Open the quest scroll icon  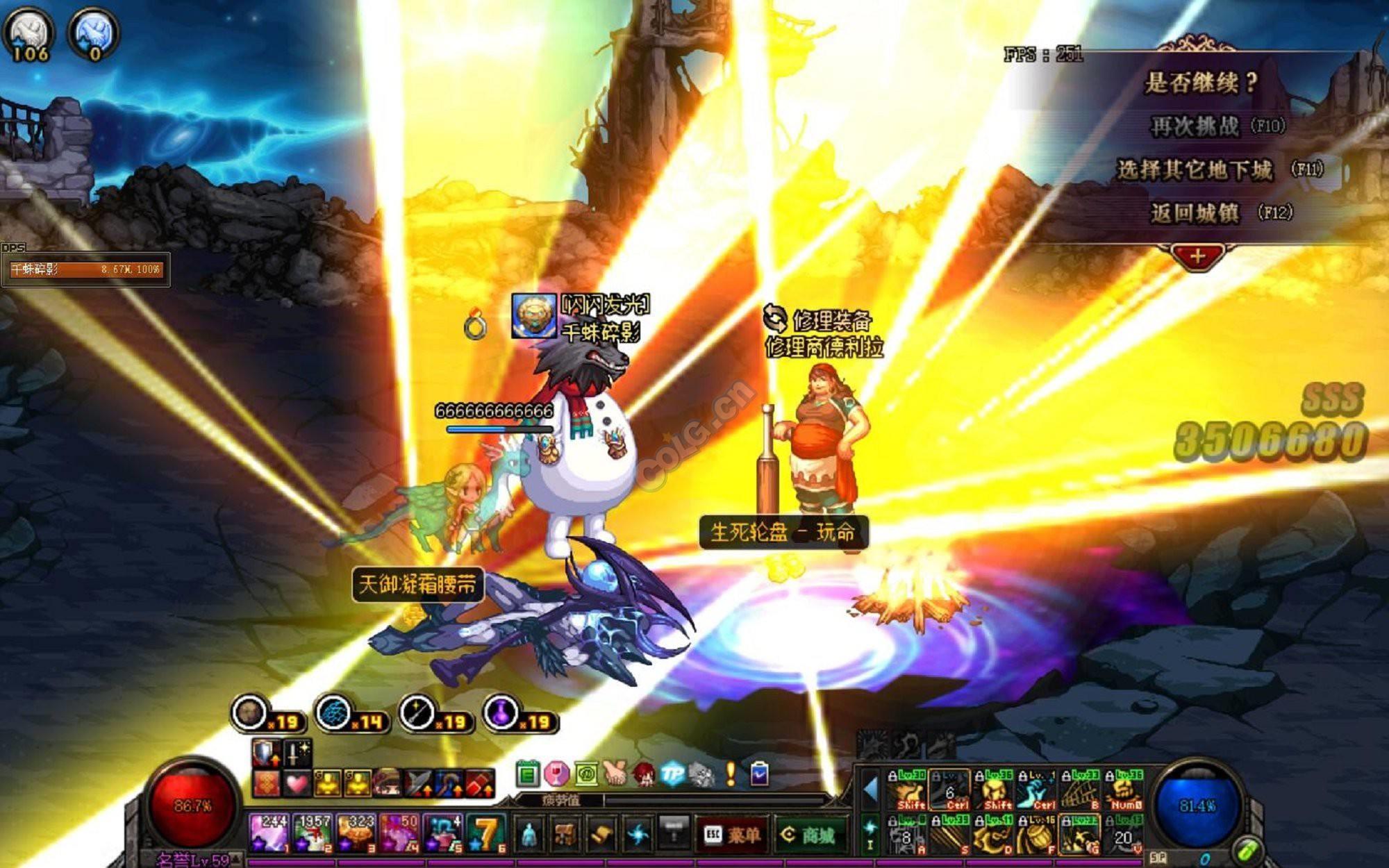pyautogui.click(x=601, y=834)
